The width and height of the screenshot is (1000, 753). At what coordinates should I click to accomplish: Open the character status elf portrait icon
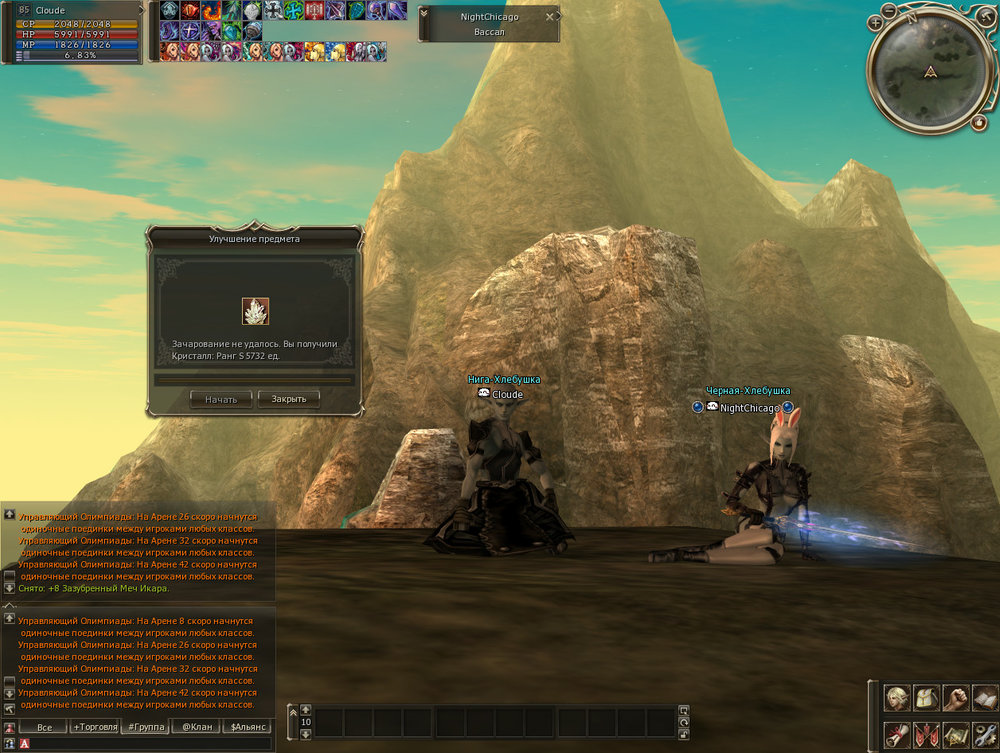pos(898,698)
